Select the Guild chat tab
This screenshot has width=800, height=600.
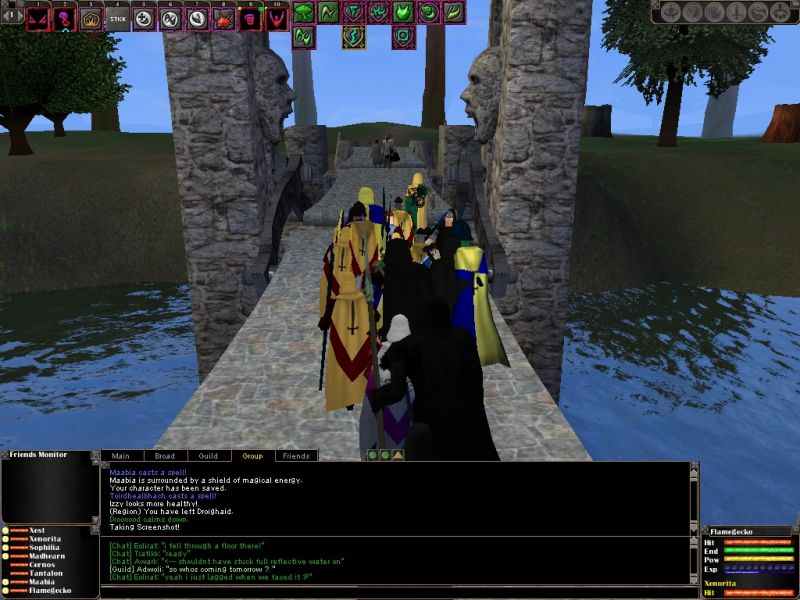[208, 456]
